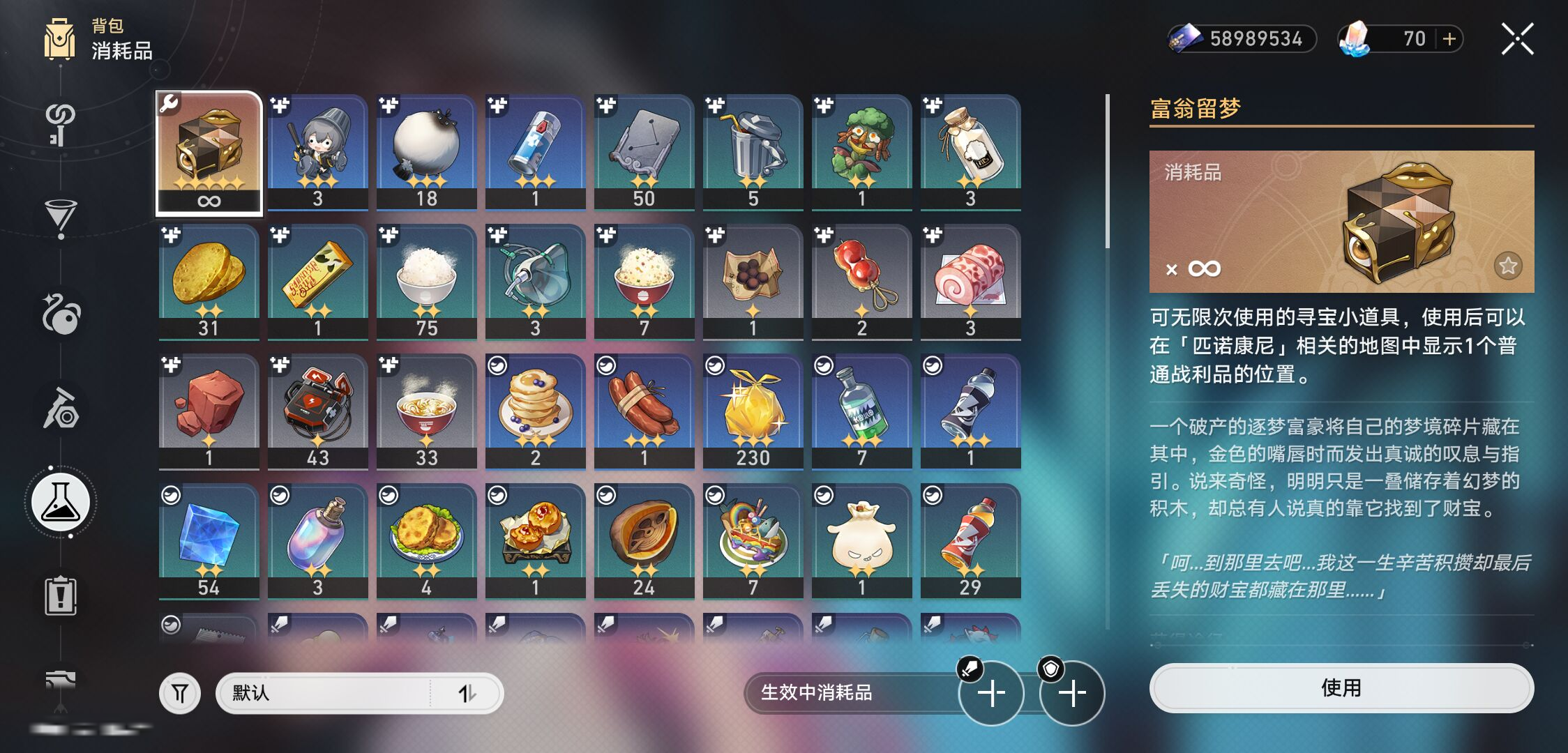Choose the candied fruit skewer item
The image size is (1568, 753).
pos(861,282)
